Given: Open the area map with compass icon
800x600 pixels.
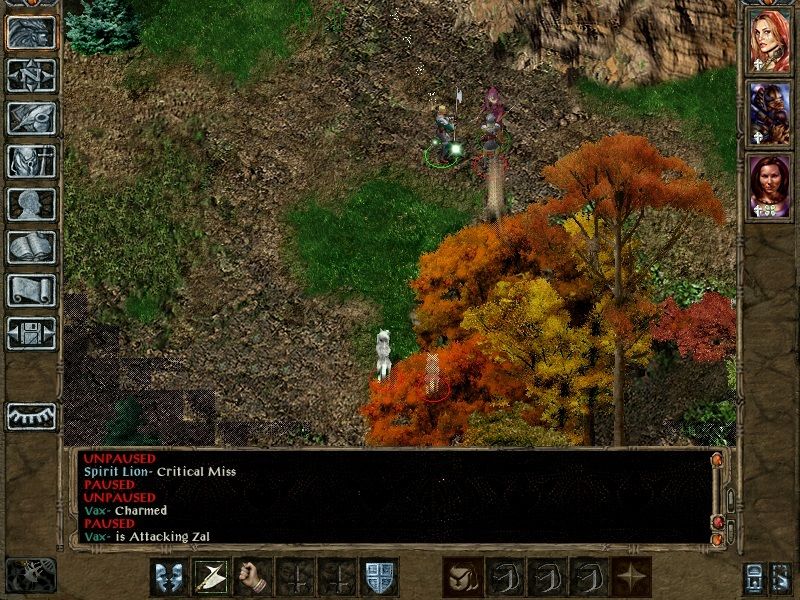Looking at the screenshot, I should pyautogui.click(x=31, y=75).
